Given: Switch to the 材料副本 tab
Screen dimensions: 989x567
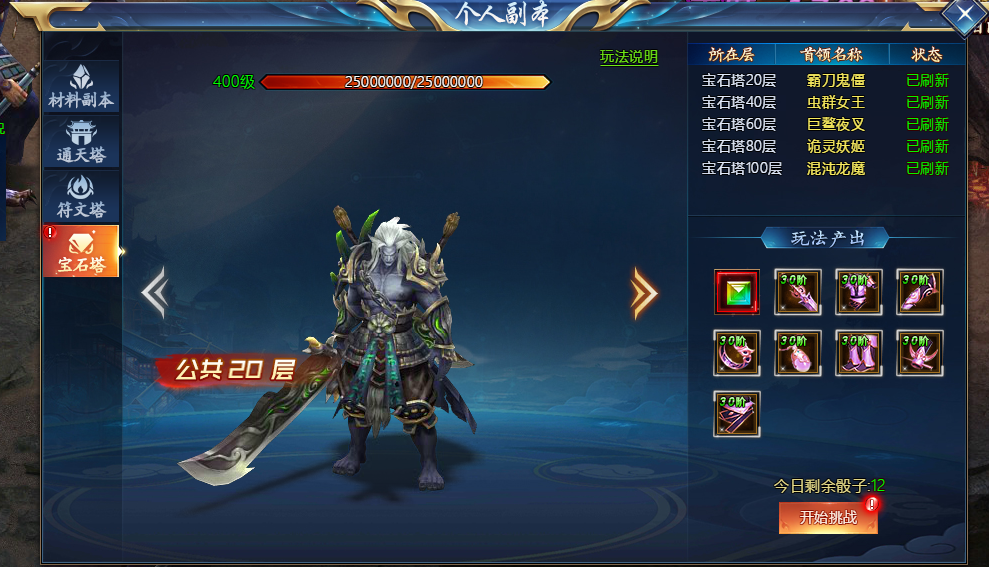Looking at the screenshot, I should pyautogui.click(x=81, y=88).
